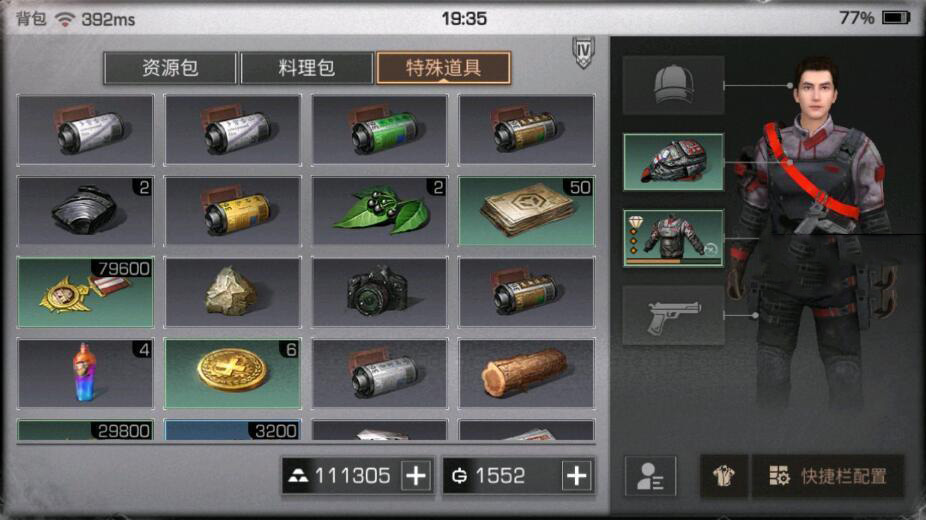Screen dimensions: 926x520
Task: Open the 料理包 tab
Action: 306,68
